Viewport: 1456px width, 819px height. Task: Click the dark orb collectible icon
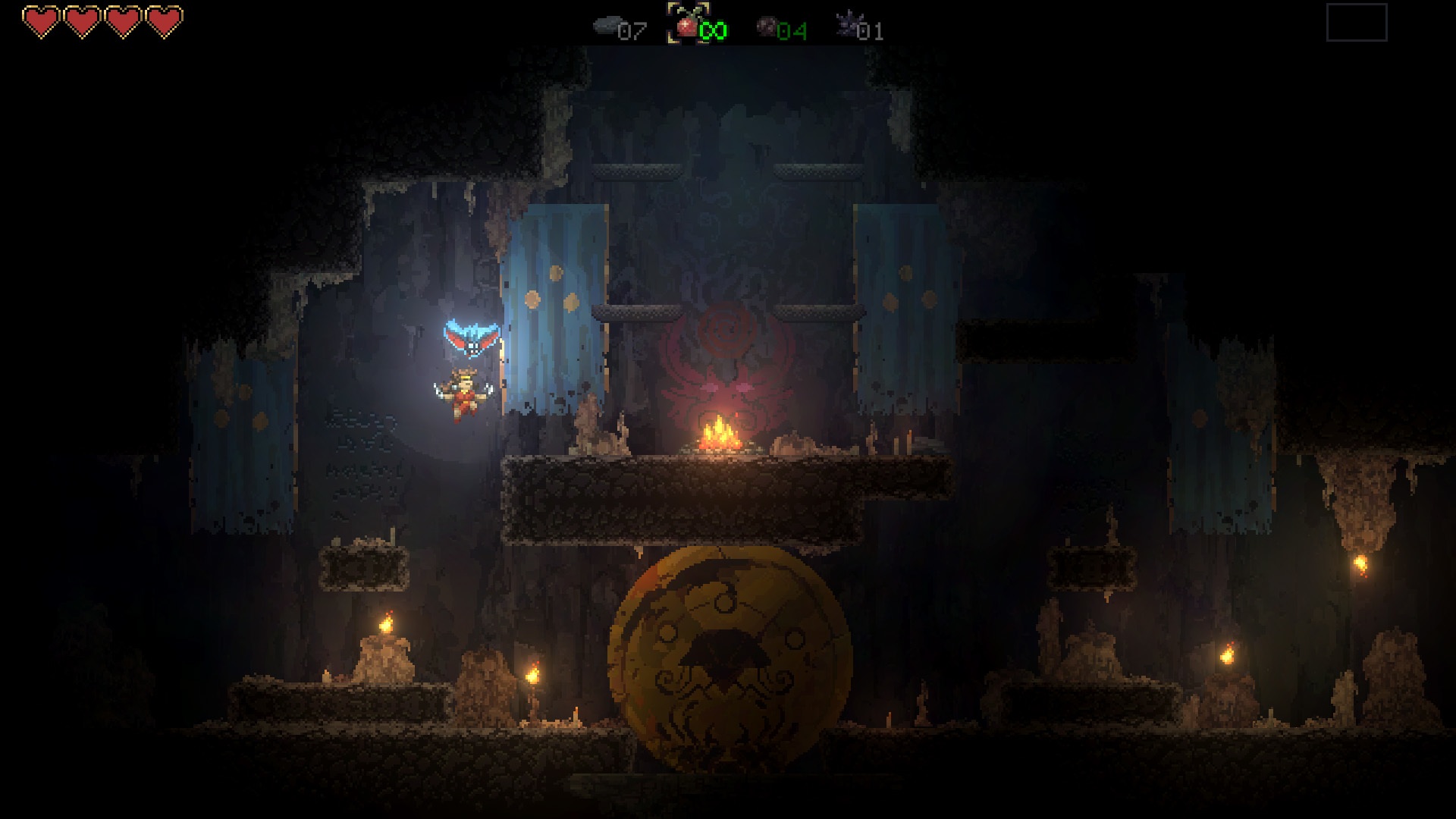(768, 27)
